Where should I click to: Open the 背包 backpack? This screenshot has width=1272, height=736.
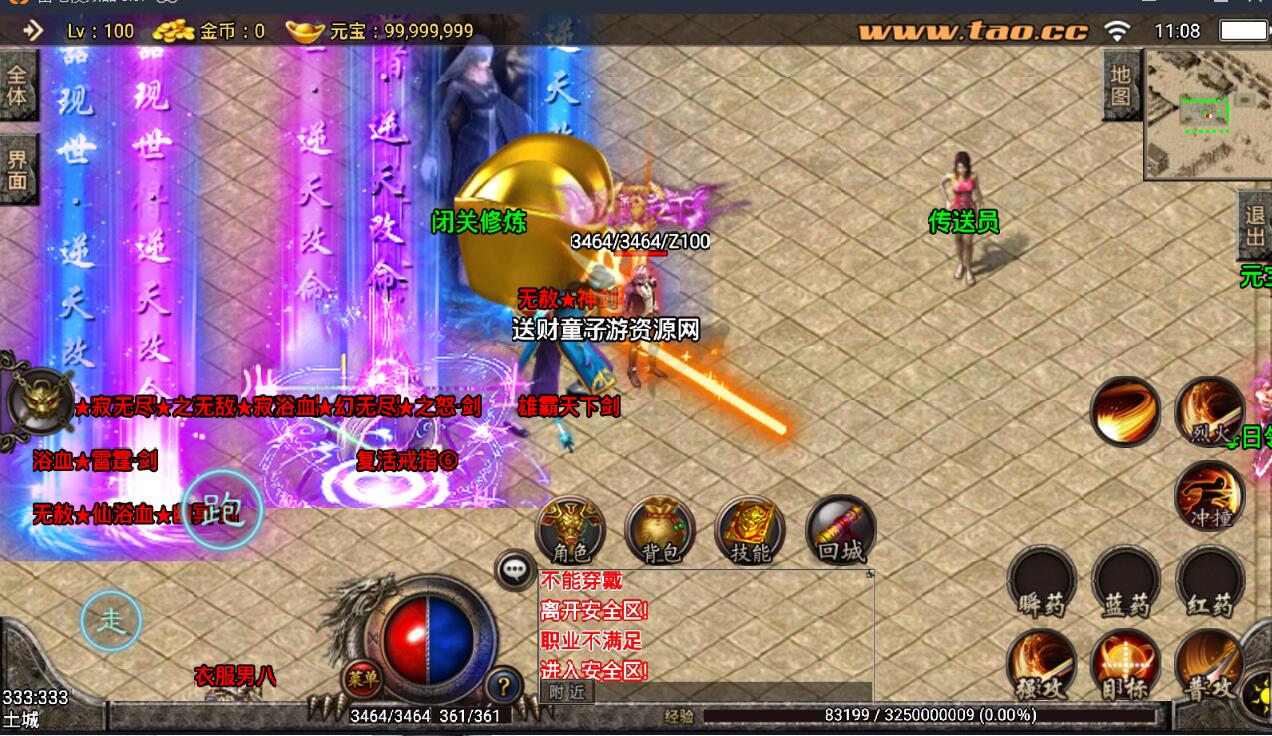click(660, 529)
